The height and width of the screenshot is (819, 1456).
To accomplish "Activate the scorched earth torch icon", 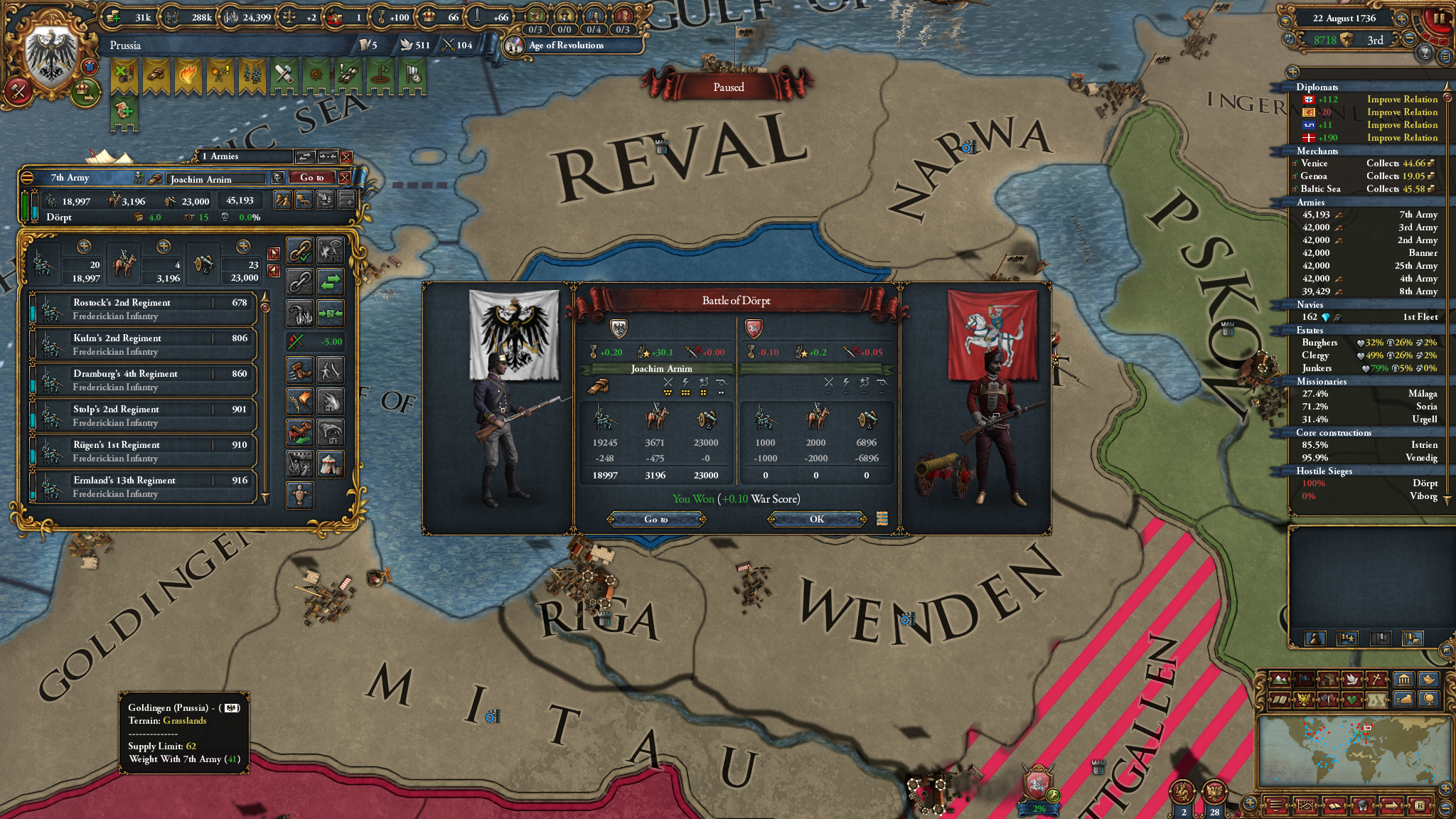I will (300, 400).
